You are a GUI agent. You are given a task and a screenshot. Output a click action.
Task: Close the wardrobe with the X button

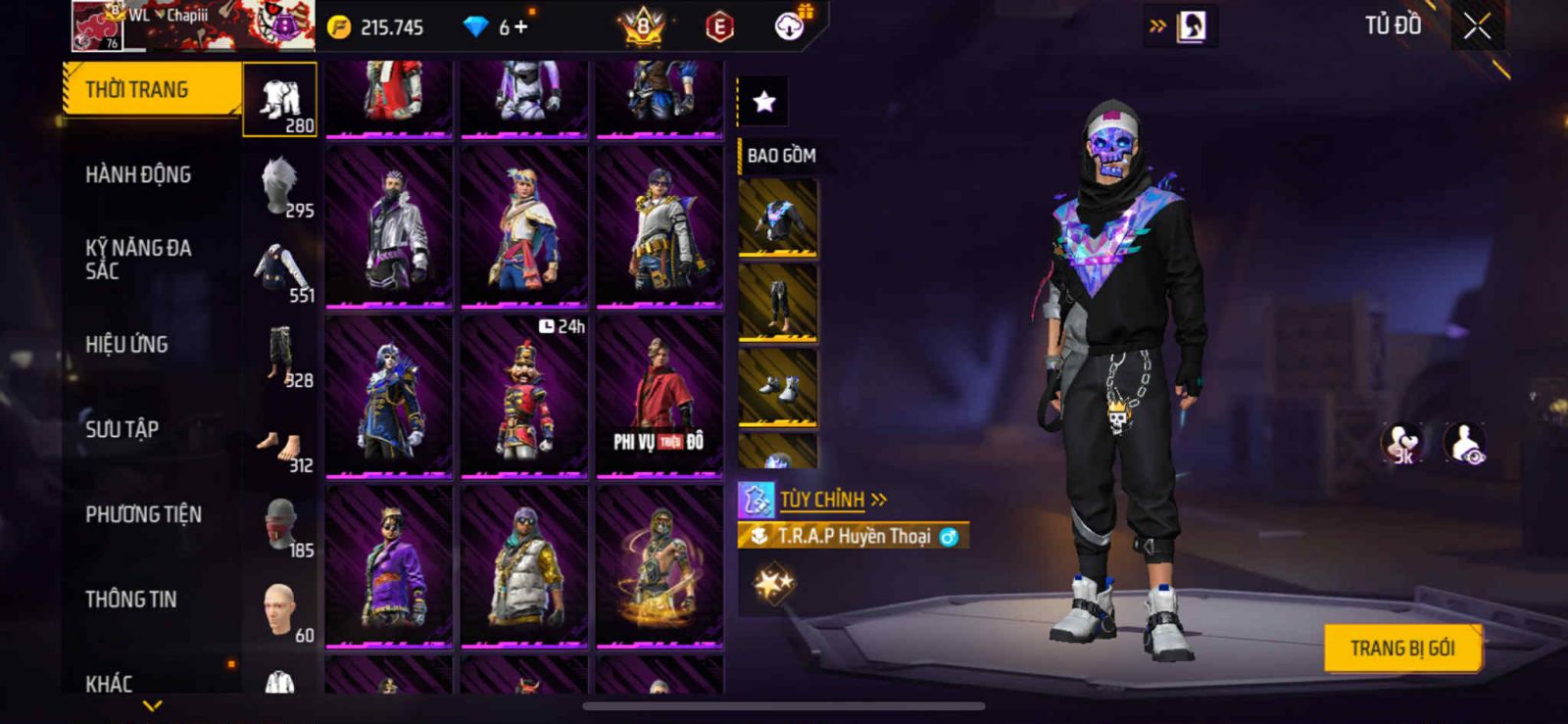click(1477, 27)
